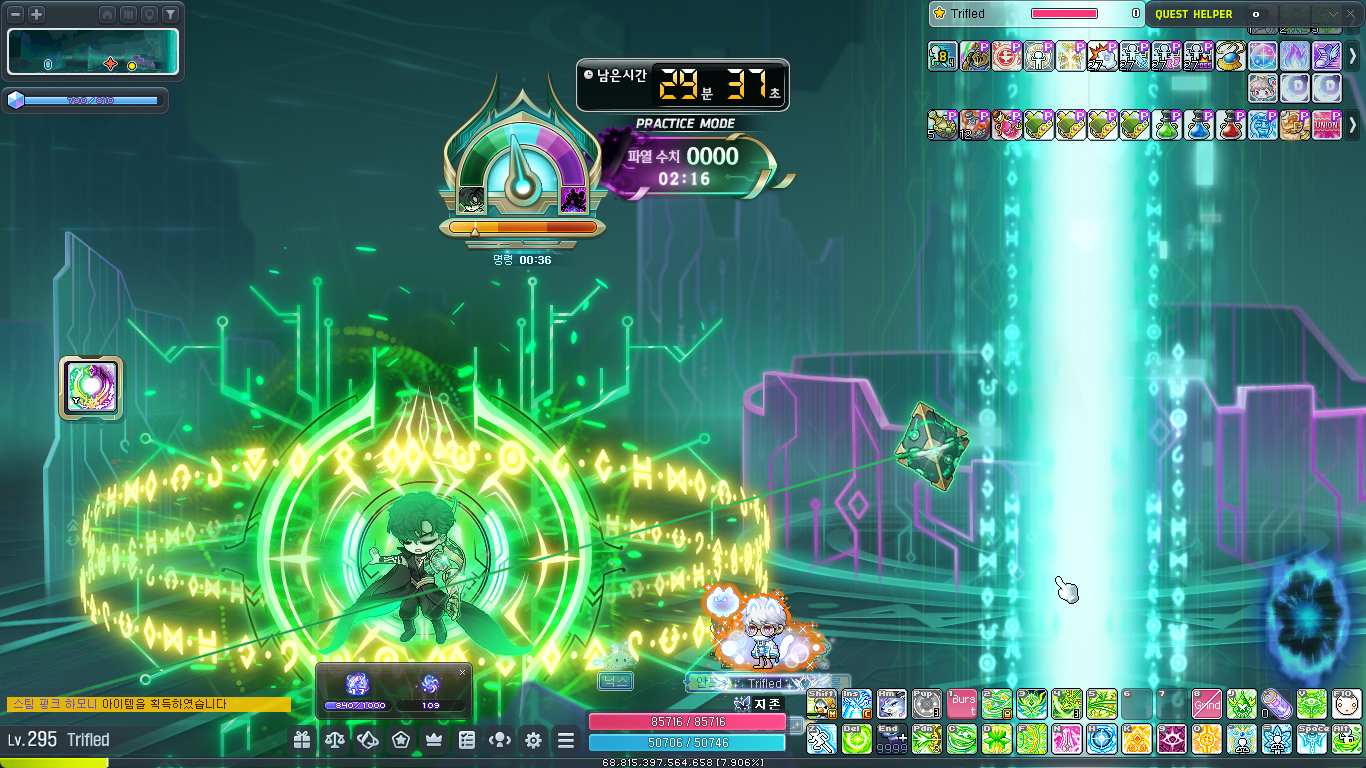Image resolution: width=1366 pixels, height=768 pixels.
Task: Open the gear settings menu
Action: tap(533, 740)
